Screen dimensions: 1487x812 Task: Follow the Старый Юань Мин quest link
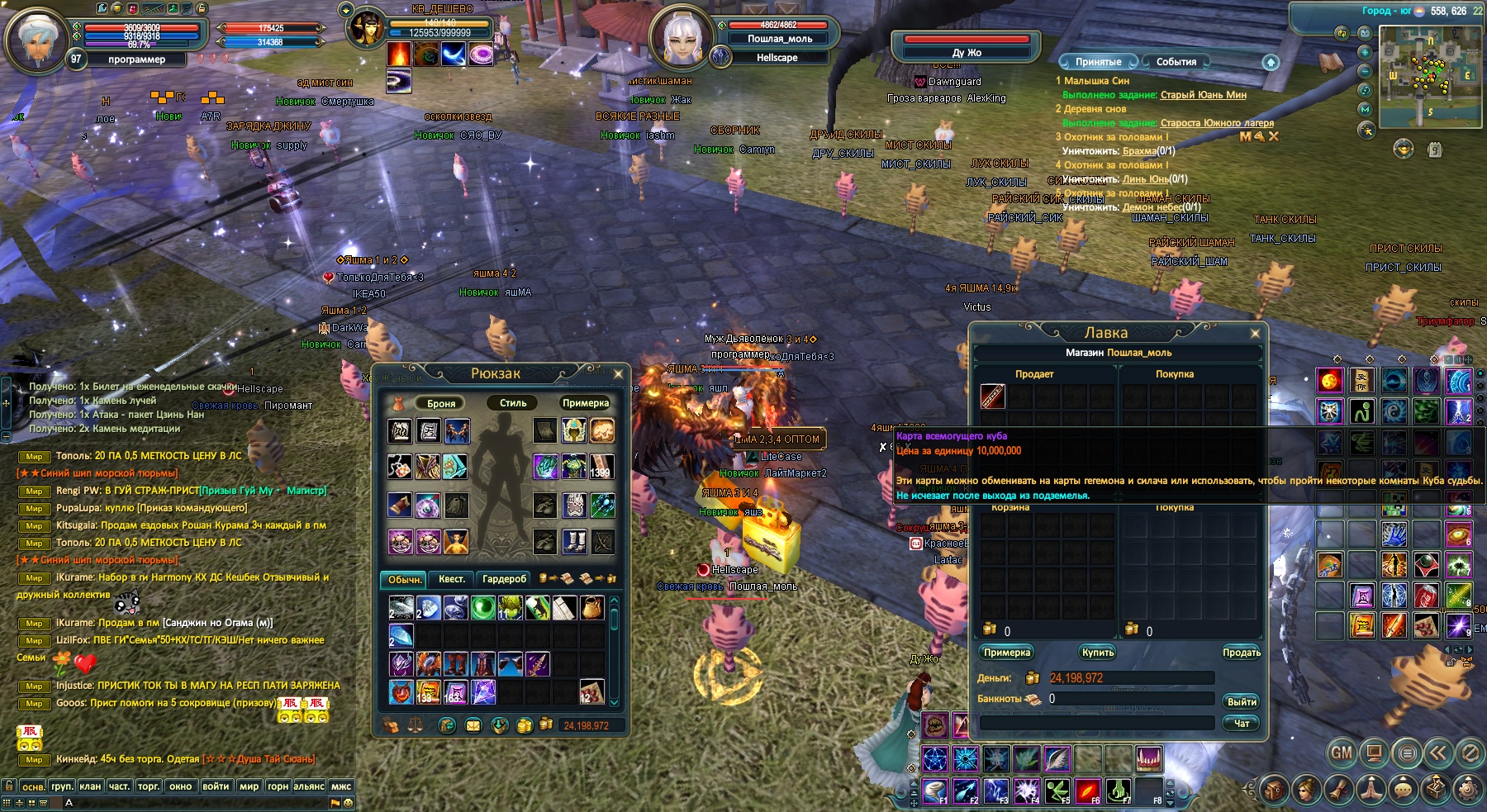[x=1203, y=95]
